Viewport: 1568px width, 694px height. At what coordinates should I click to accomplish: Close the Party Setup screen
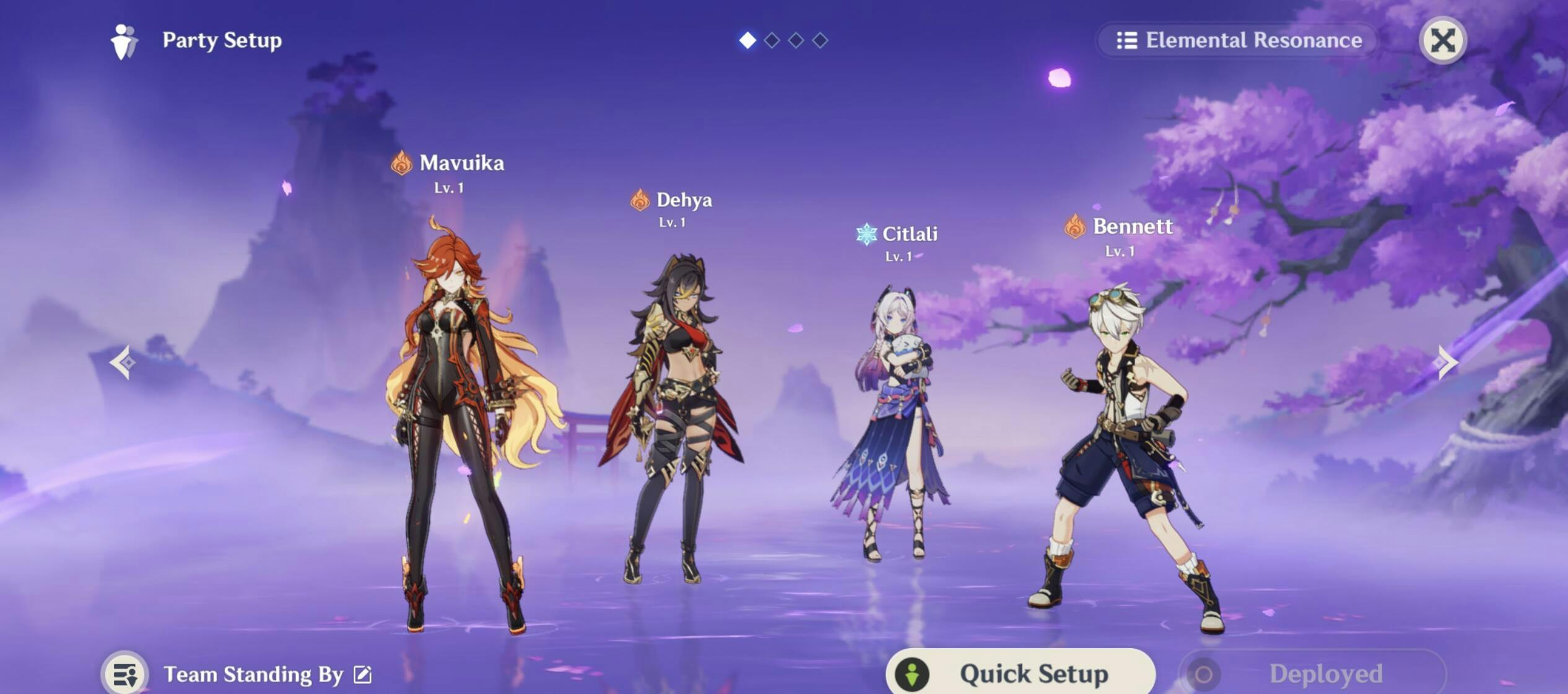1442,41
